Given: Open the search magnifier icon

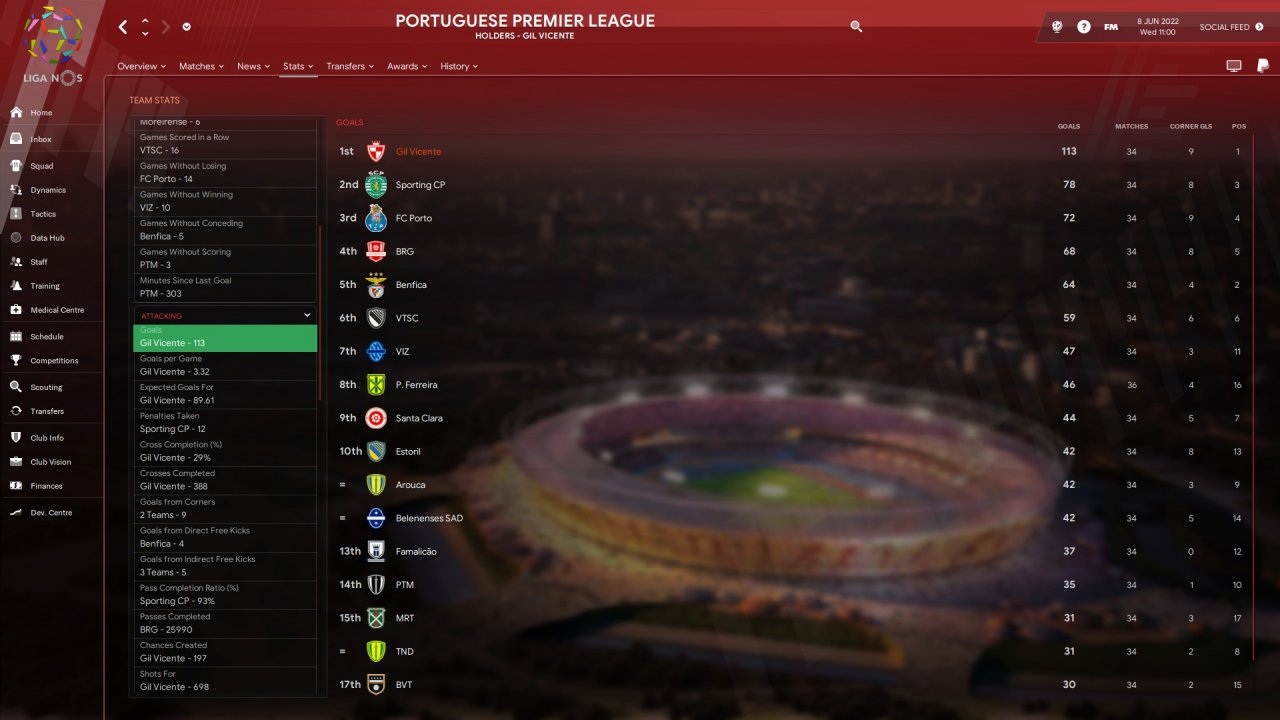Looking at the screenshot, I should pyautogui.click(x=856, y=27).
